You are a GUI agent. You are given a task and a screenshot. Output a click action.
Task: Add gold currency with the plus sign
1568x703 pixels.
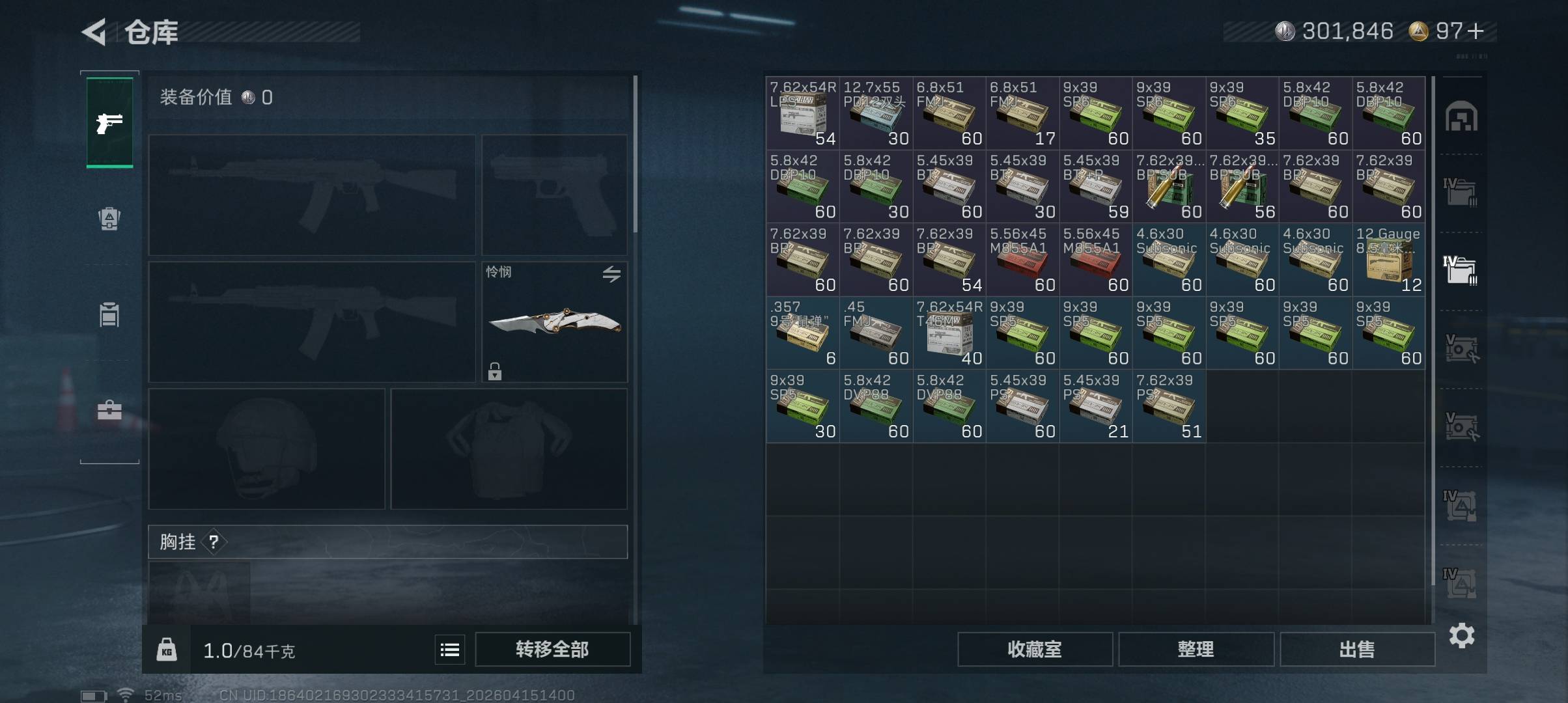click(1477, 31)
